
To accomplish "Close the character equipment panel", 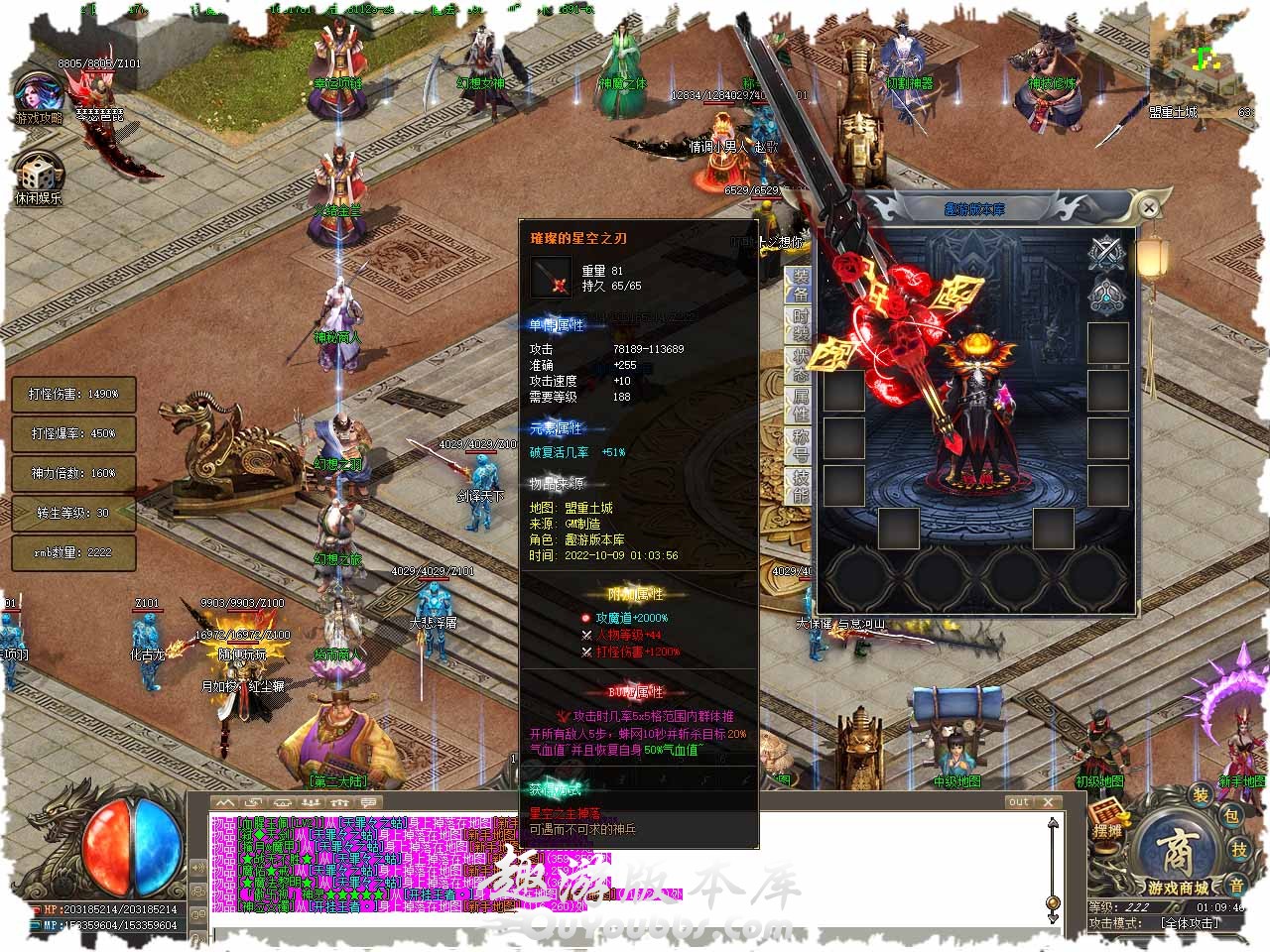I will [1148, 208].
